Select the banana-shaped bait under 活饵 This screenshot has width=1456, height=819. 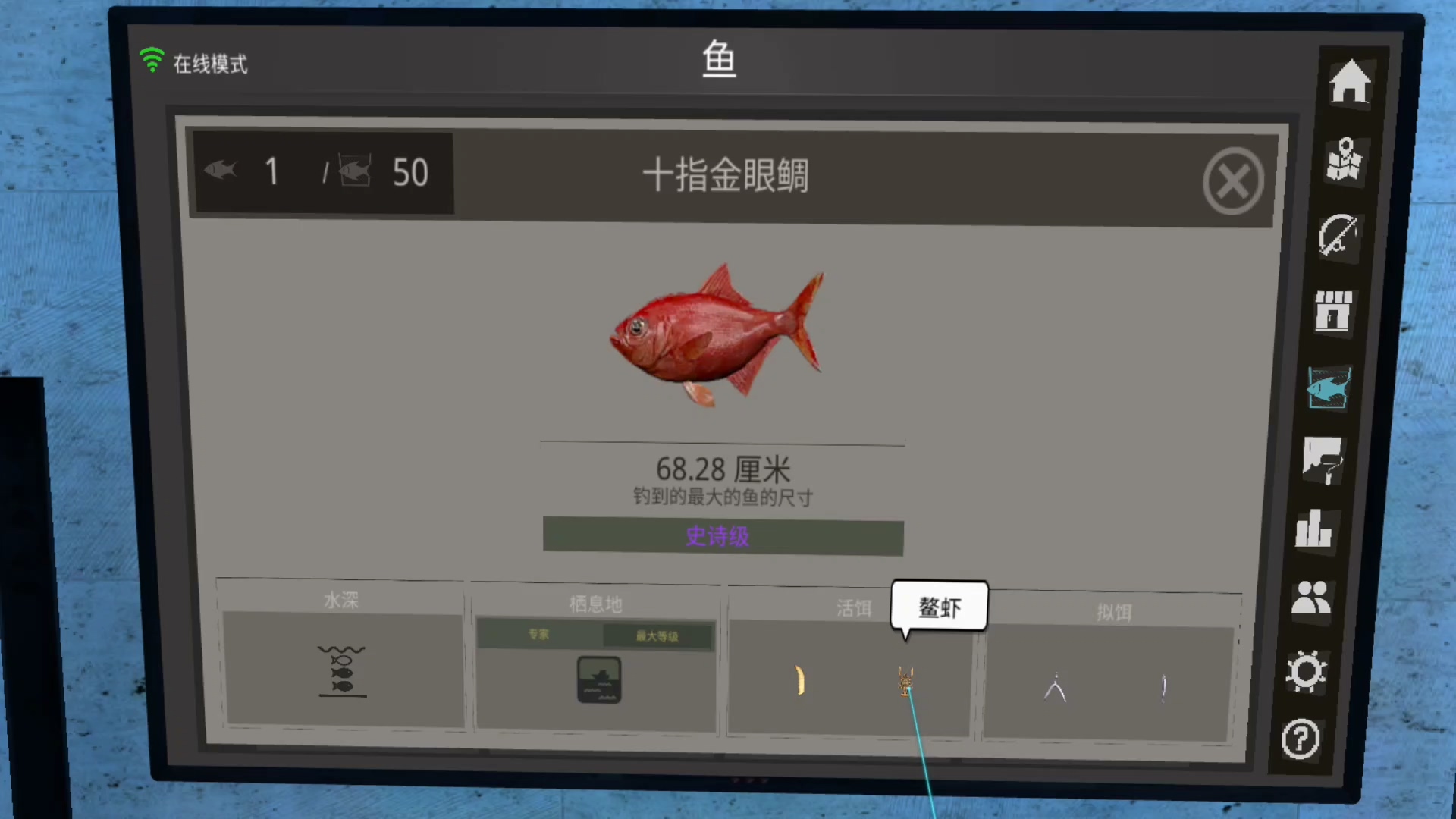(800, 682)
